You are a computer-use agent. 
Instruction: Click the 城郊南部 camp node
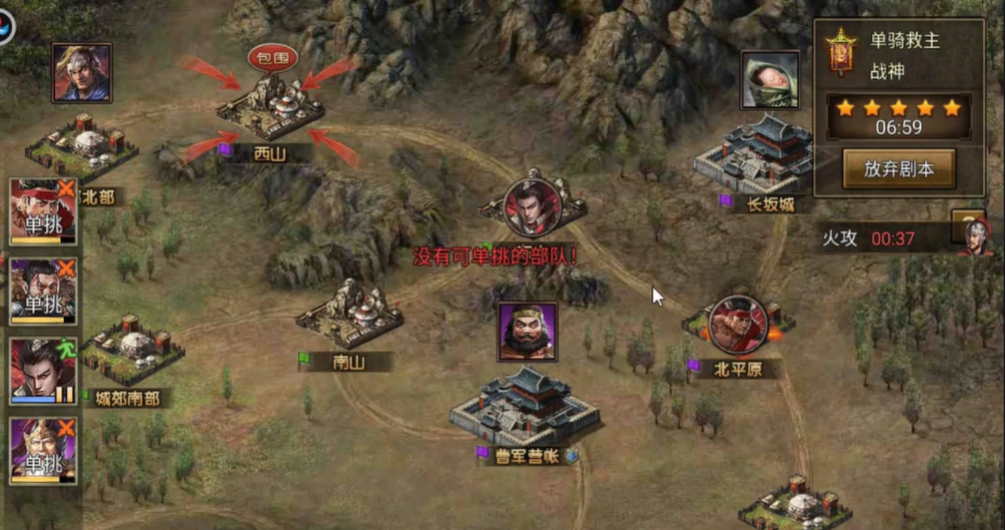[x=133, y=350]
